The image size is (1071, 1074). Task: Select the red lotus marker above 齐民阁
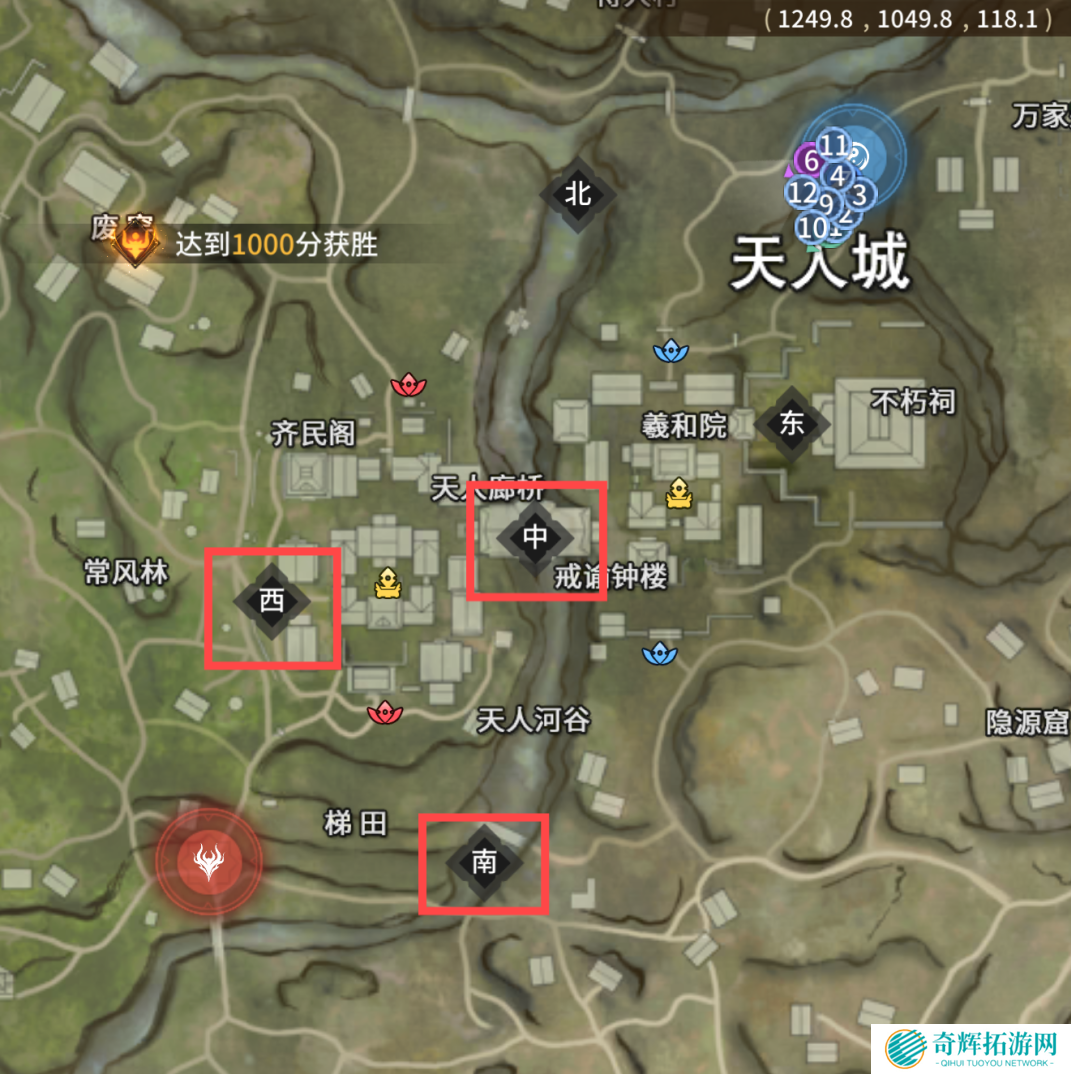pyautogui.click(x=408, y=384)
